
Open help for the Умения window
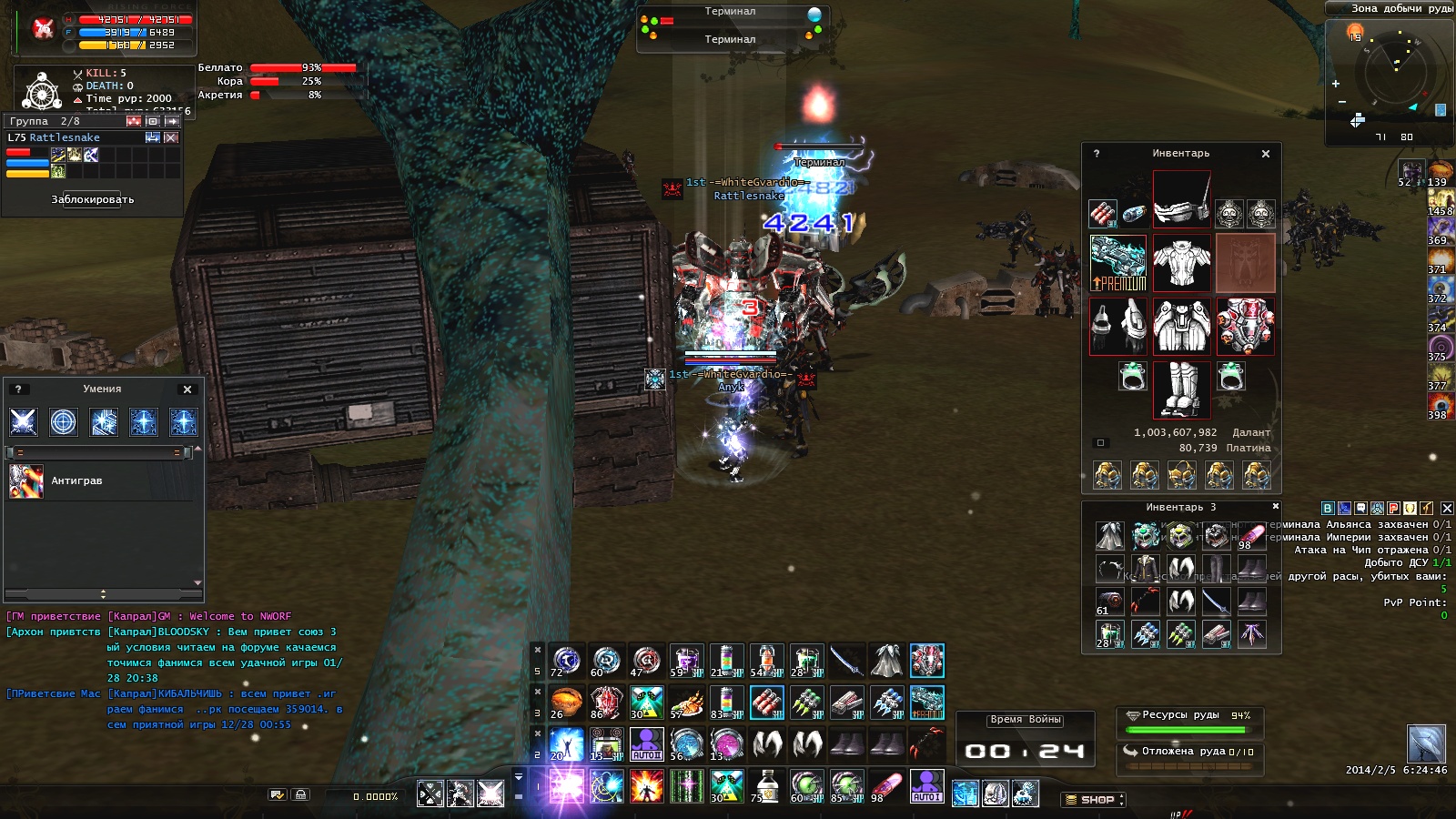point(18,389)
